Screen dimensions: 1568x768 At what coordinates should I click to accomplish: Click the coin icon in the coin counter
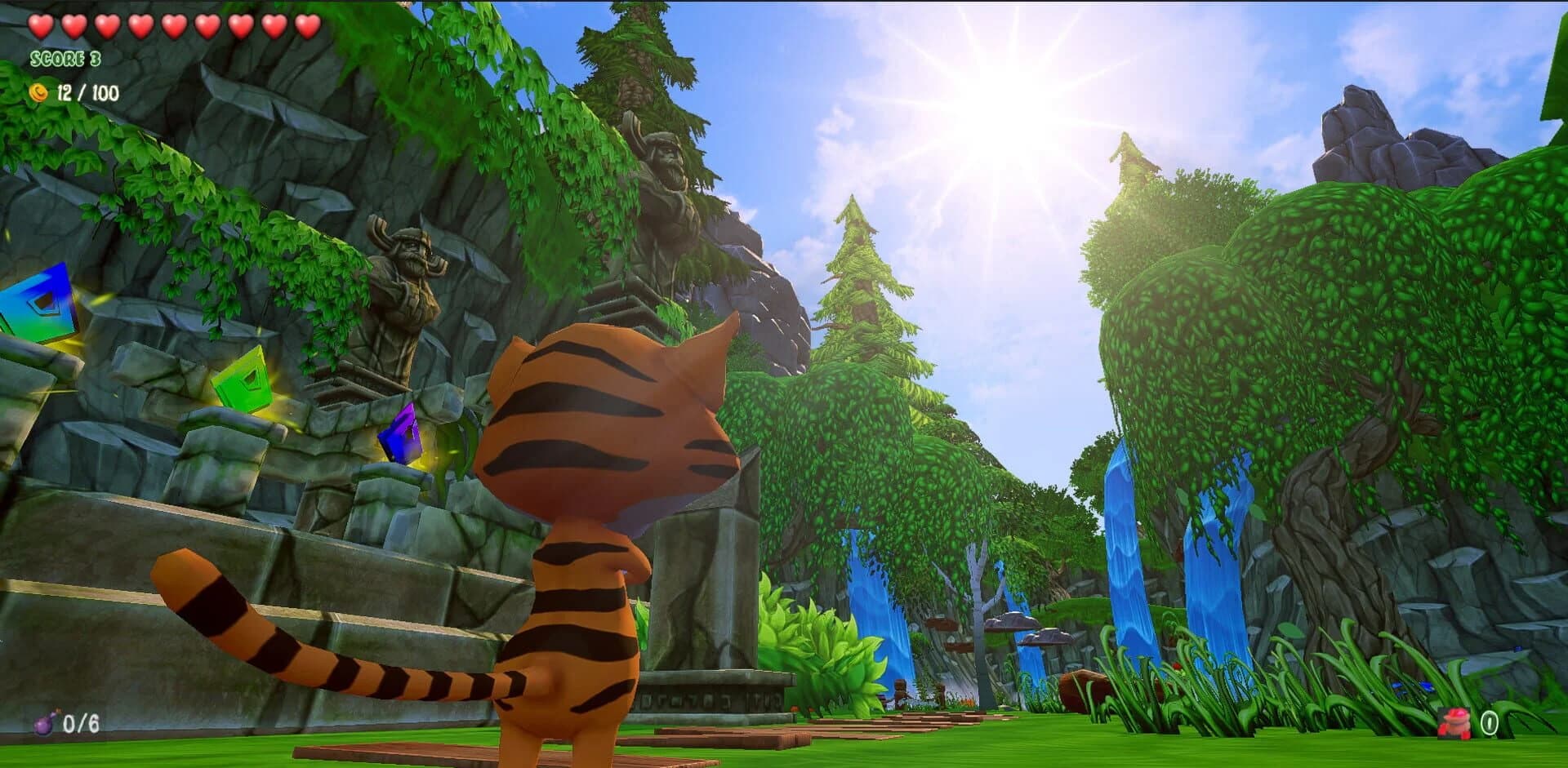pos(37,93)
